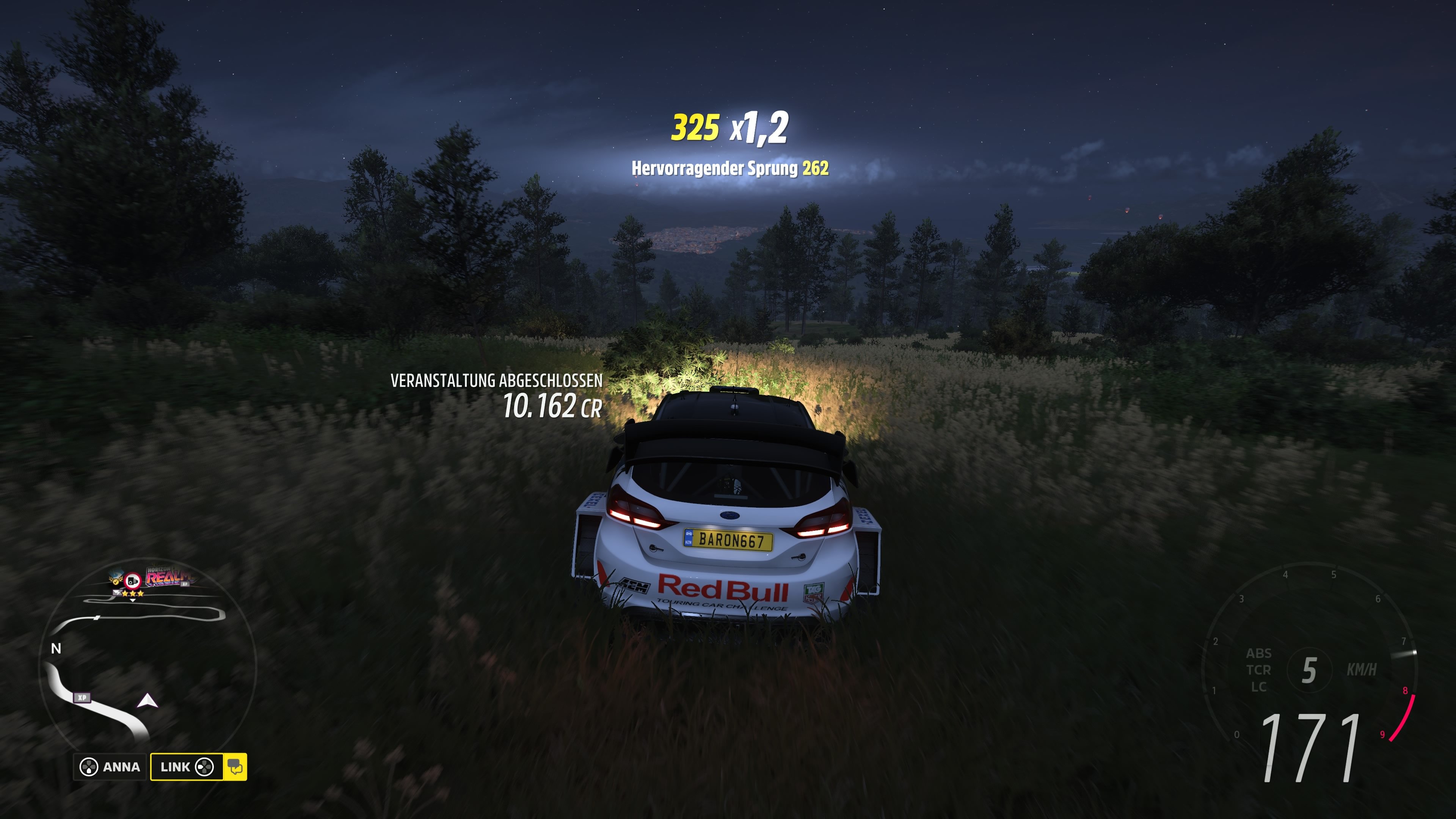
Task: Click the three-star rating under the Realms banner
Action: click(133, 594)
